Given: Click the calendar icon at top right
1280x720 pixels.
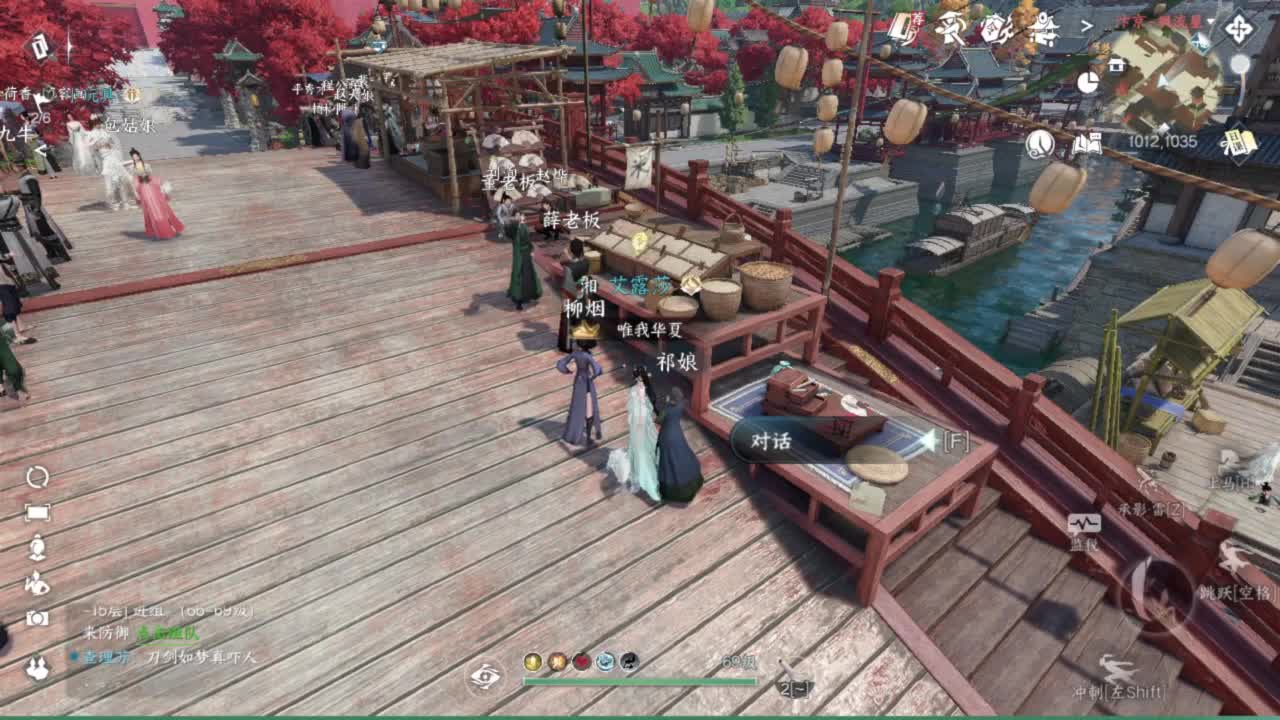Looking at the screenshot, I should pyautogui.click(x=1238, y=145).
